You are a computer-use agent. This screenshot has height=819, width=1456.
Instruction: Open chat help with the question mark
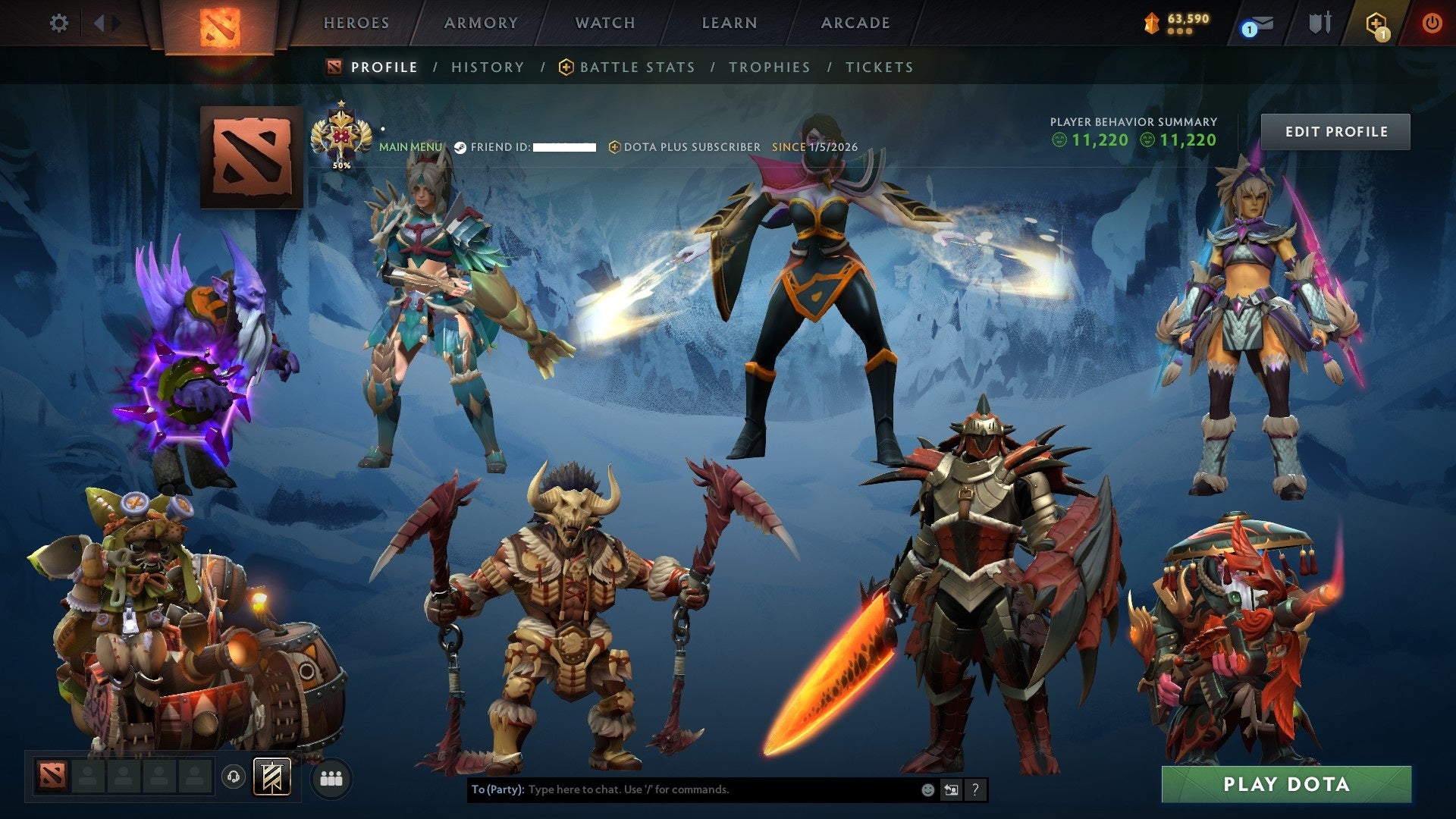[974, 789]
